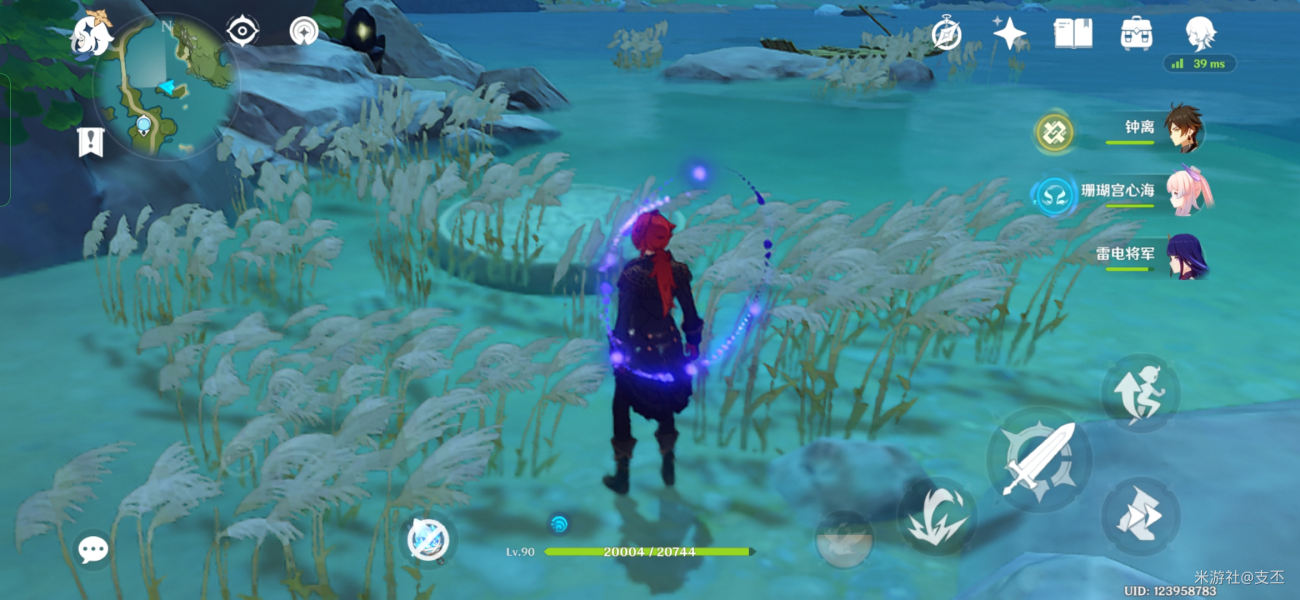Screen dimensions: 1300x600
Task: Open the compass events icon
Action: (946, 35)
